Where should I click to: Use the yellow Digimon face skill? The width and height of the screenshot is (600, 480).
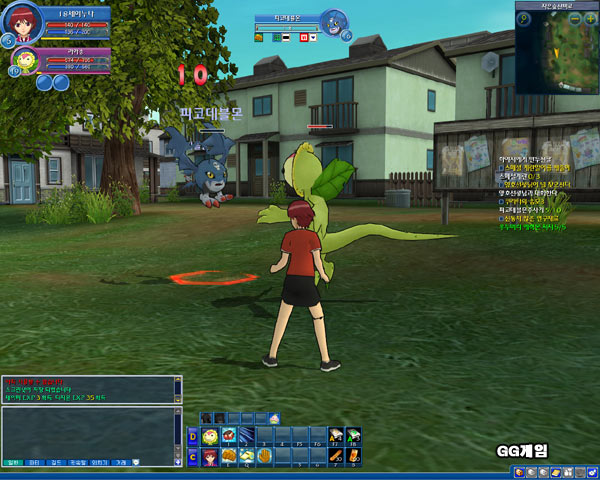[210, 436]
